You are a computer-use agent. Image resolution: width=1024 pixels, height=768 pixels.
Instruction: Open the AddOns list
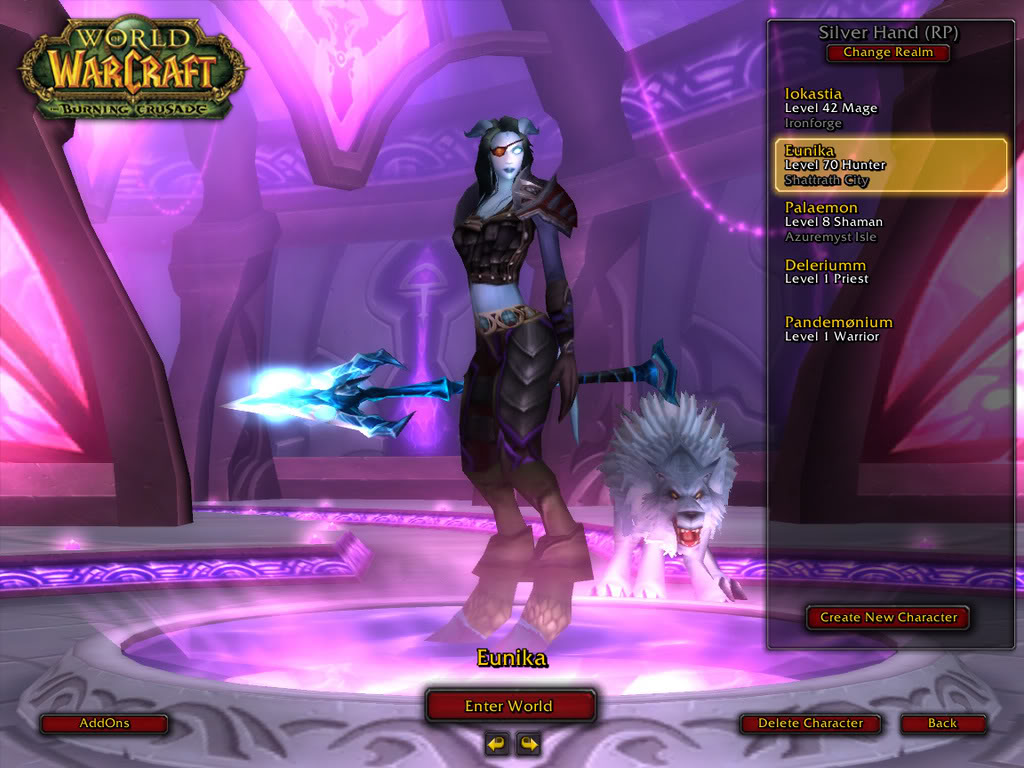[105, 723]
